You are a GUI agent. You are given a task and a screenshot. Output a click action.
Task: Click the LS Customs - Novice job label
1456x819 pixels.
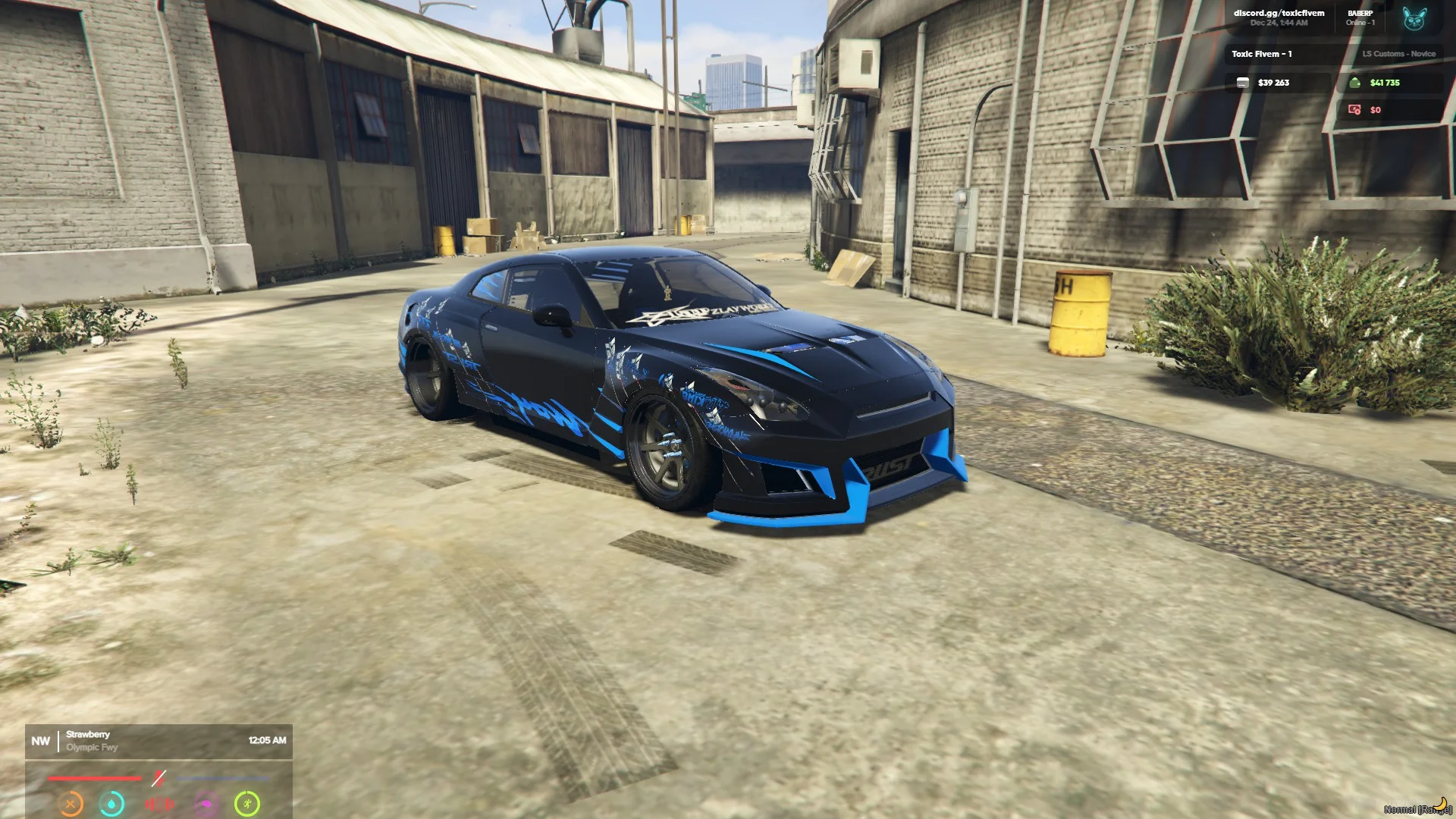(1398, 54)
